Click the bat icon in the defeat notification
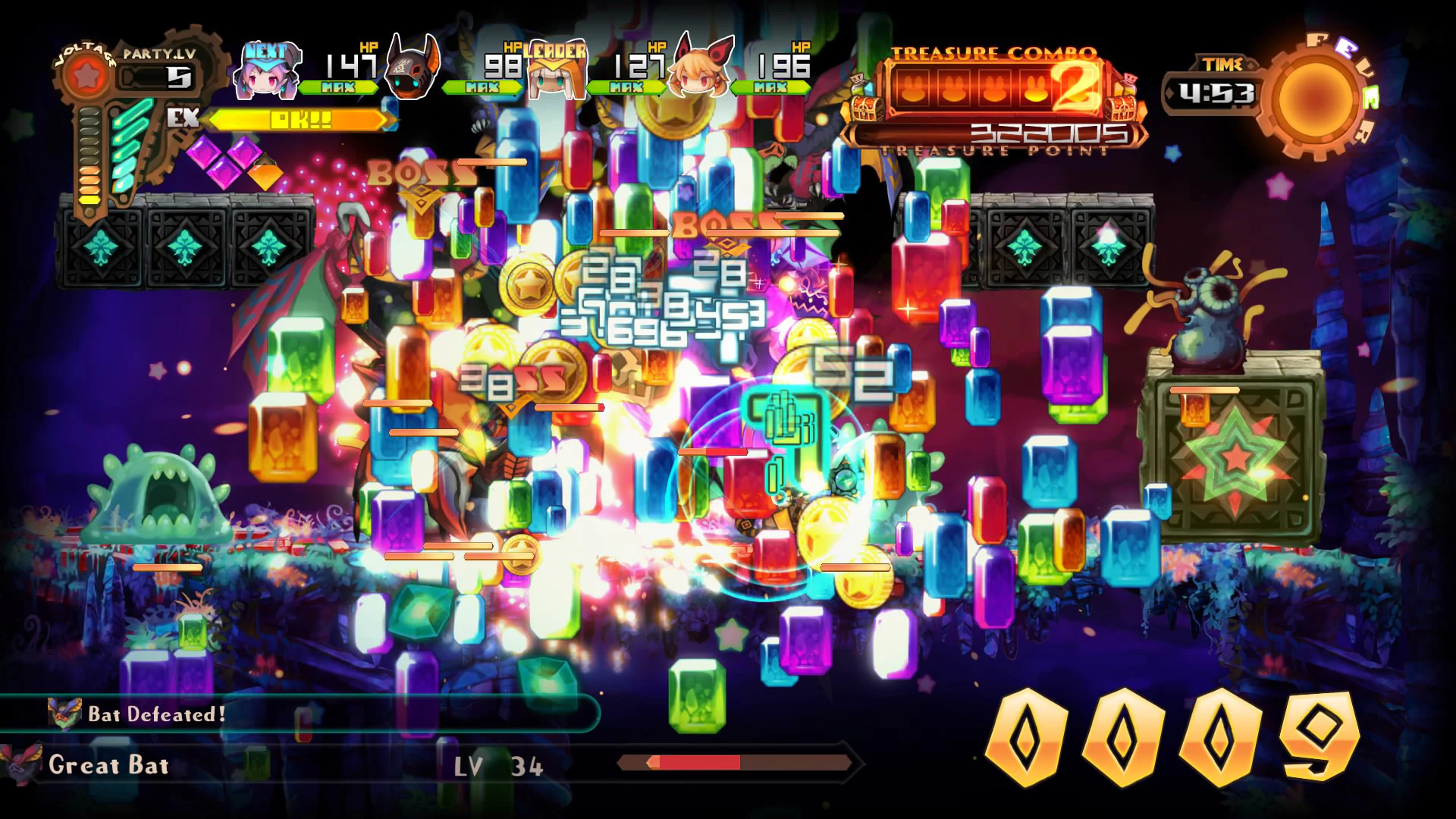The image size is (1456, 819). (64, 711)
